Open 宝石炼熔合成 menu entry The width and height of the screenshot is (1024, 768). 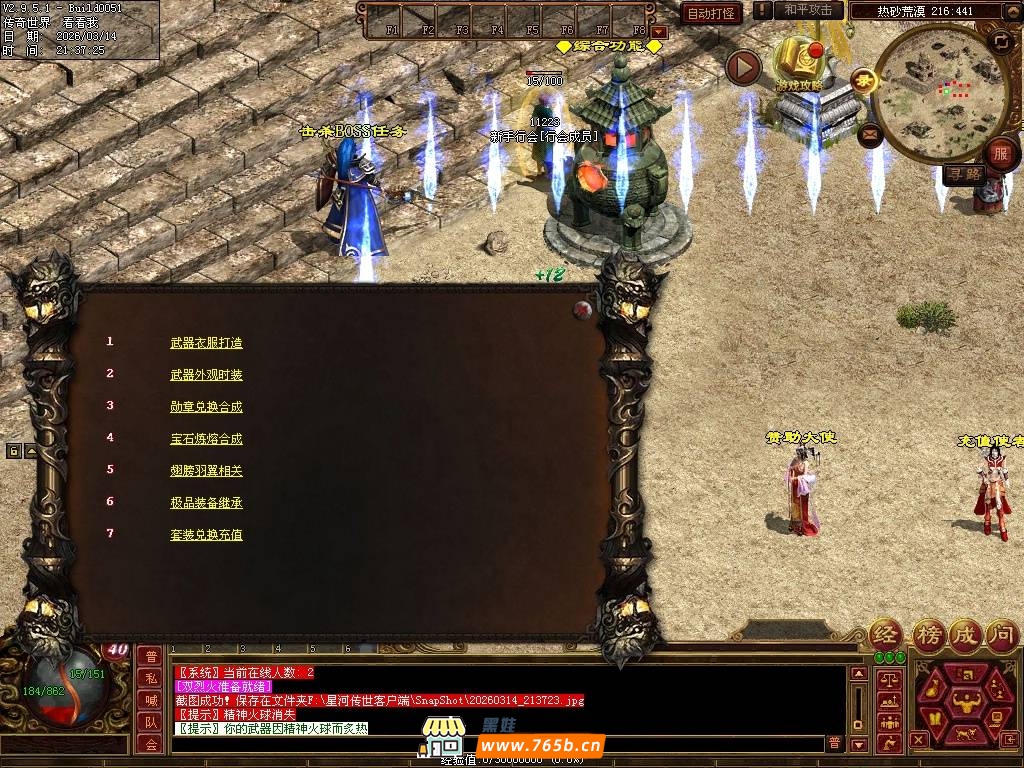[x=206, y=439]
